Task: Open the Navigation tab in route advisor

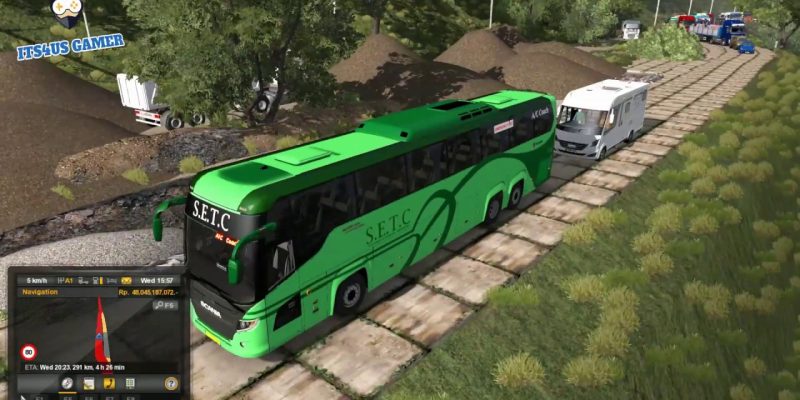Action: click(67, 383)
